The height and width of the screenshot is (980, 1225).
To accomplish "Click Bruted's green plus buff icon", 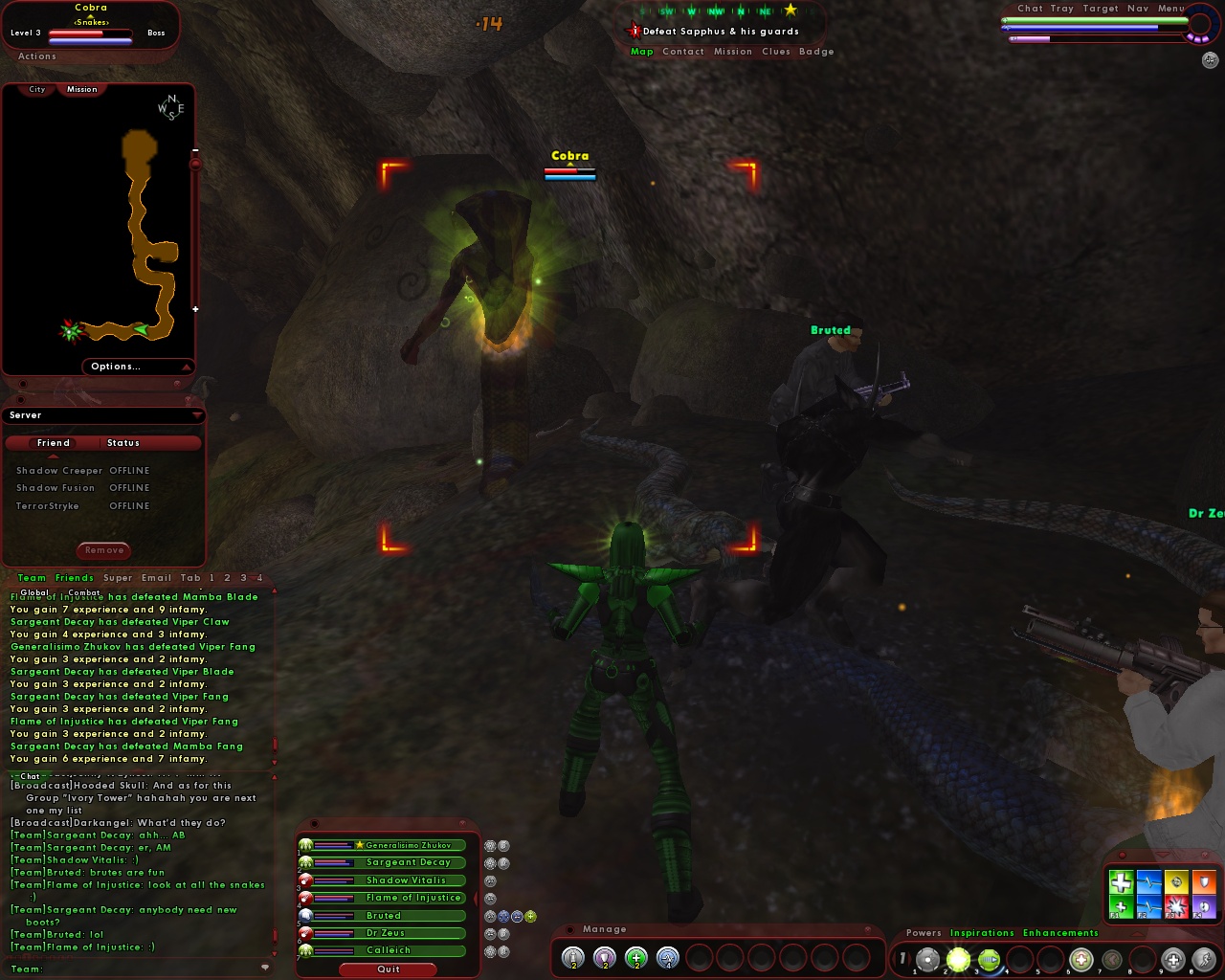I will pos(530,918).
